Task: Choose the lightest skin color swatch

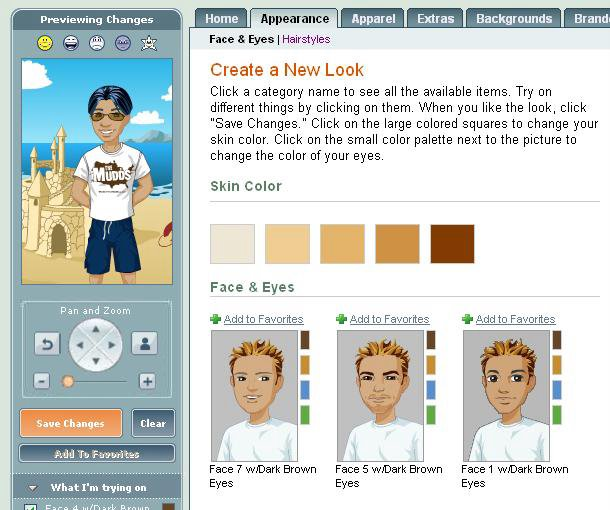Action: (232, 244)
